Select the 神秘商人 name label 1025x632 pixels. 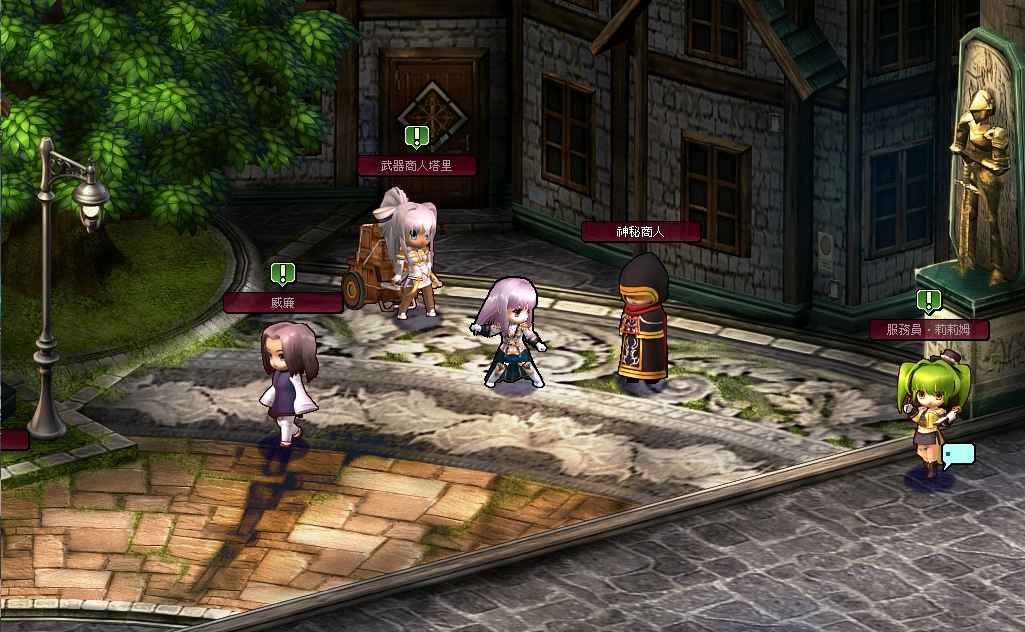point(640,231)
